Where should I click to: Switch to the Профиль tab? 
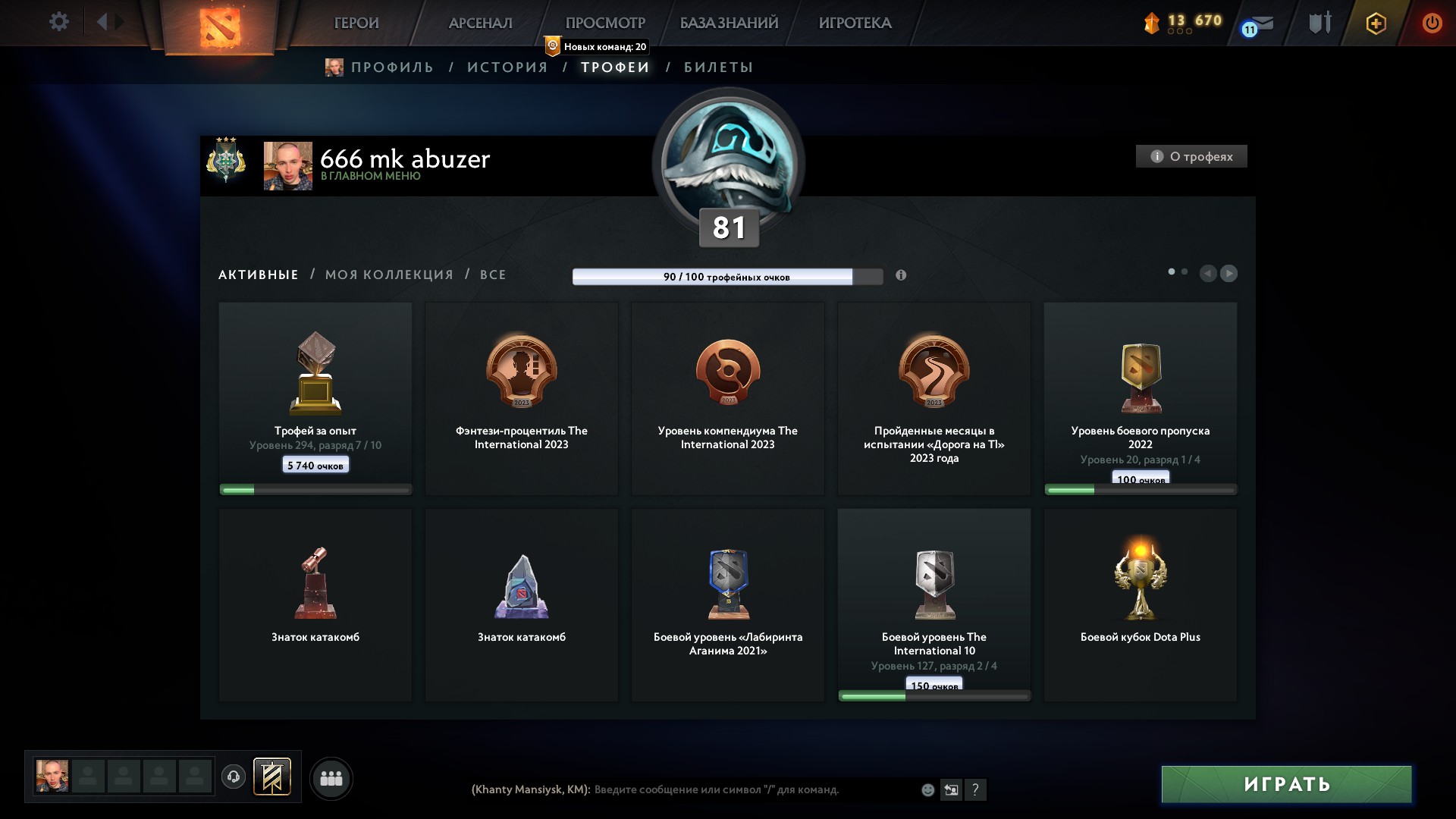(391, 67)
